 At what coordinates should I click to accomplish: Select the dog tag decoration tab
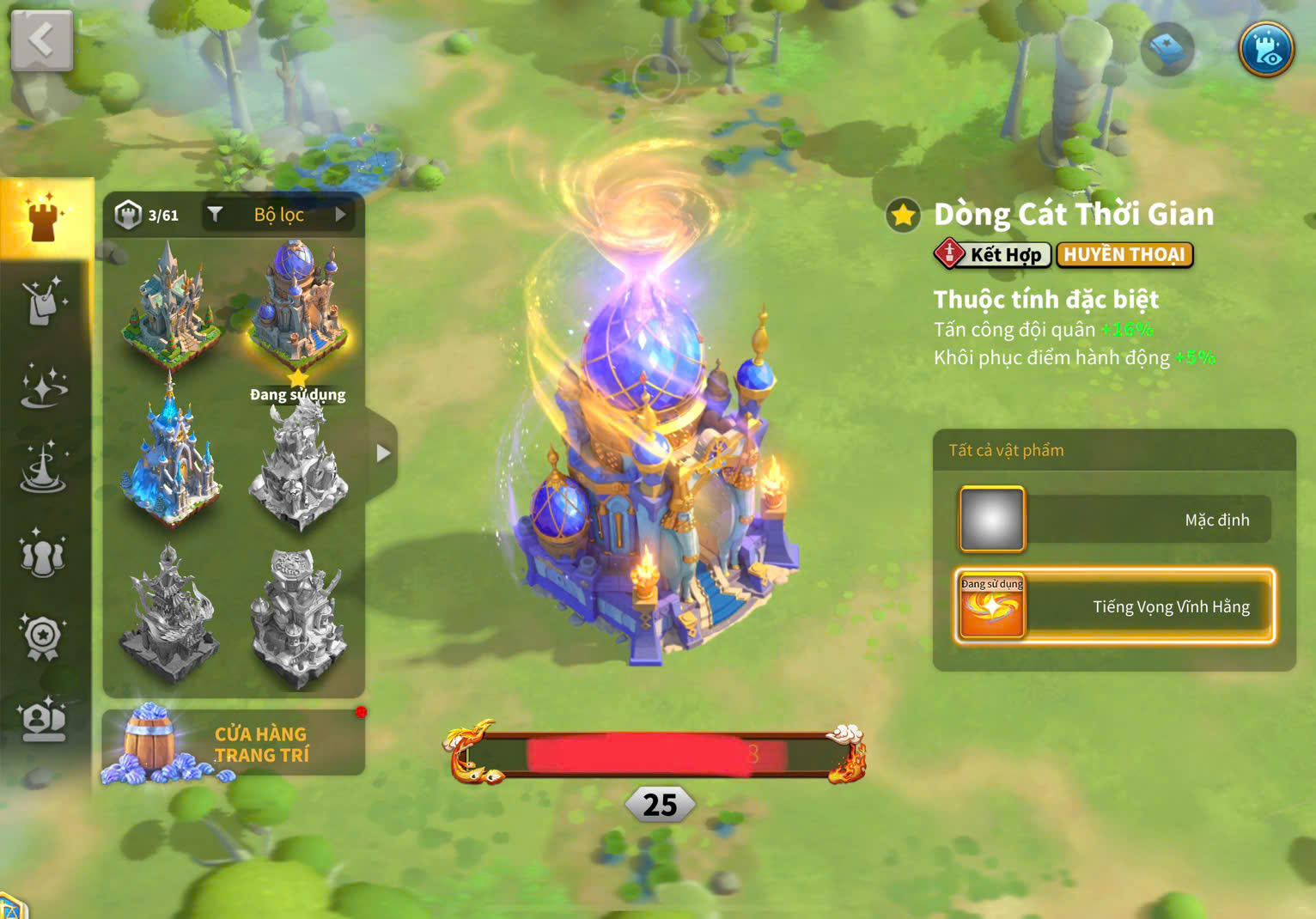44,301
